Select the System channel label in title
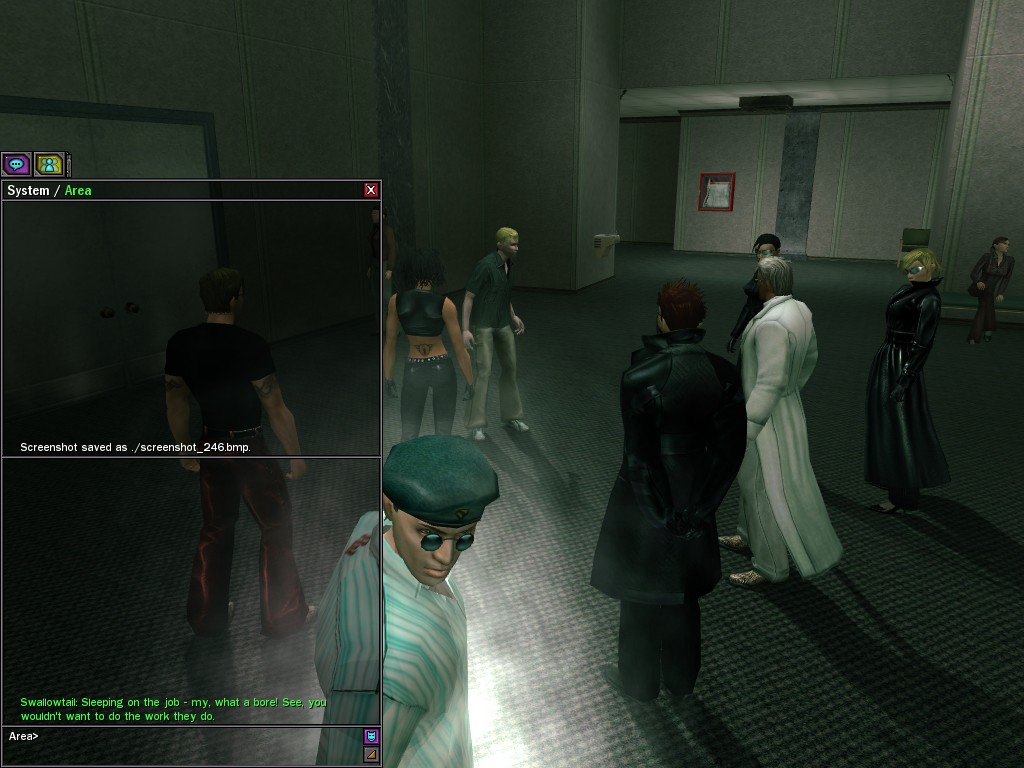The height and width of the screenshot is (768, 1024). [x=28, y=190]
